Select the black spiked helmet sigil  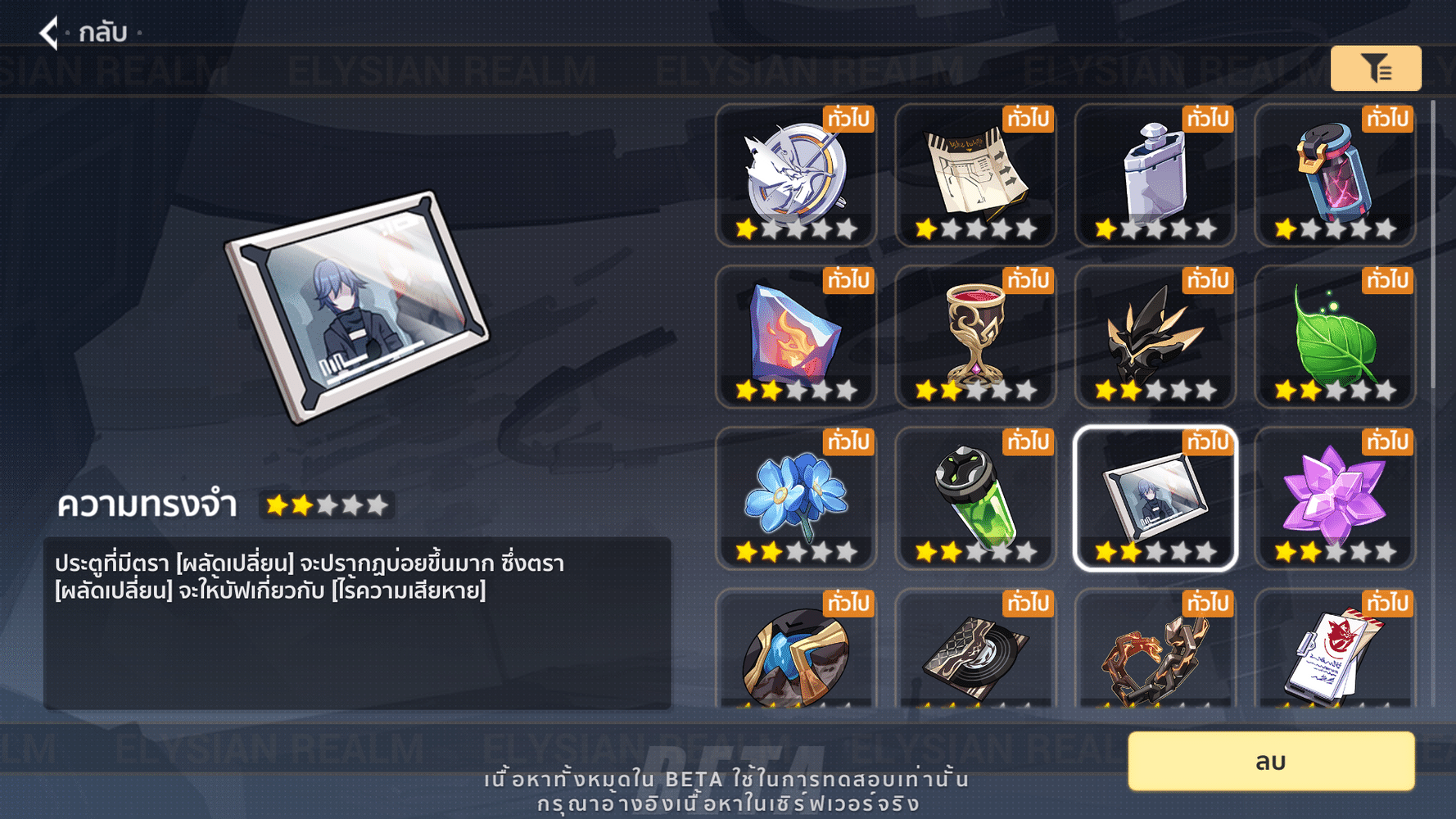pos(1155,334)
